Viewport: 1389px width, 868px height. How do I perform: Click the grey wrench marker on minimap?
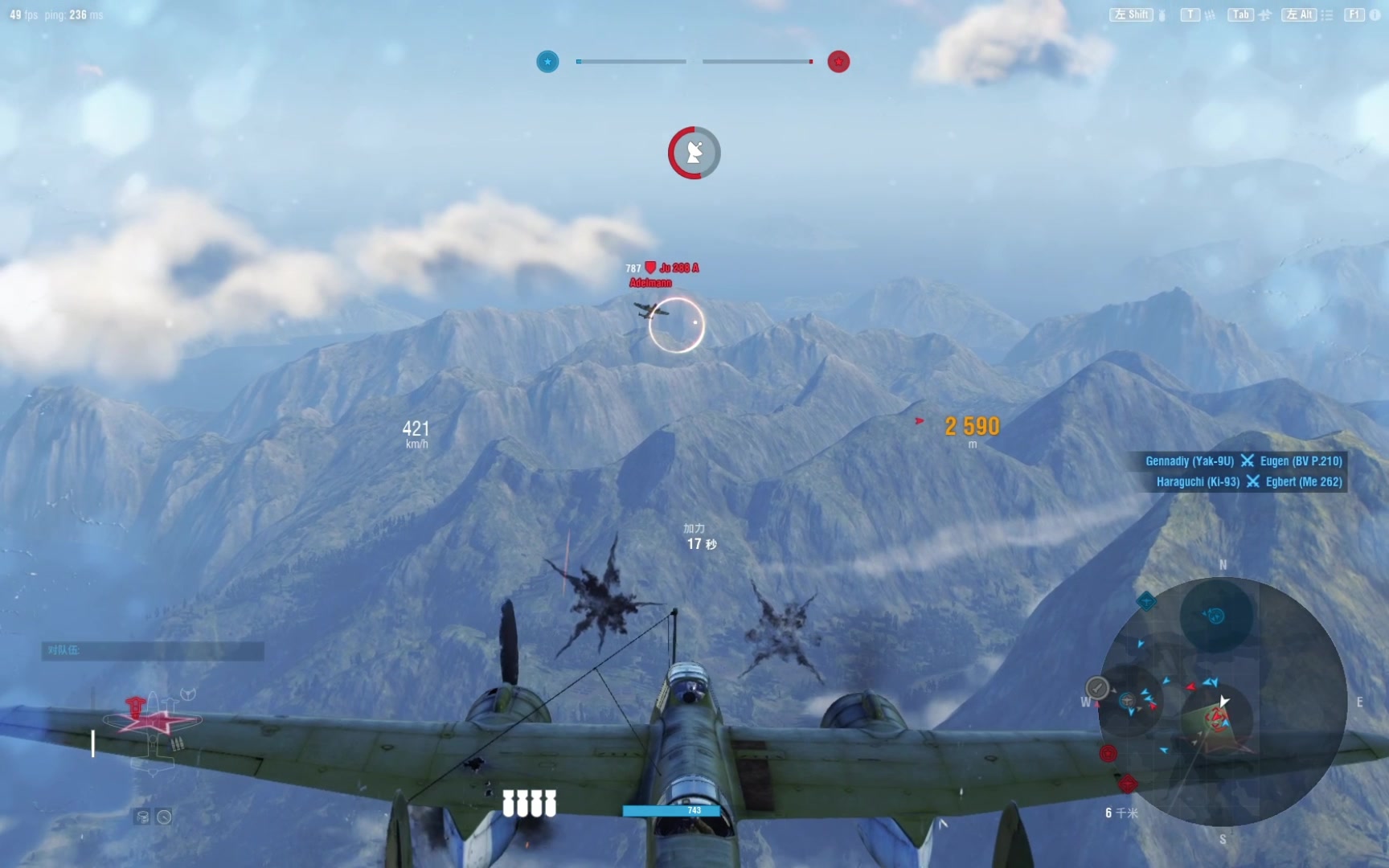coord(1097,688)
